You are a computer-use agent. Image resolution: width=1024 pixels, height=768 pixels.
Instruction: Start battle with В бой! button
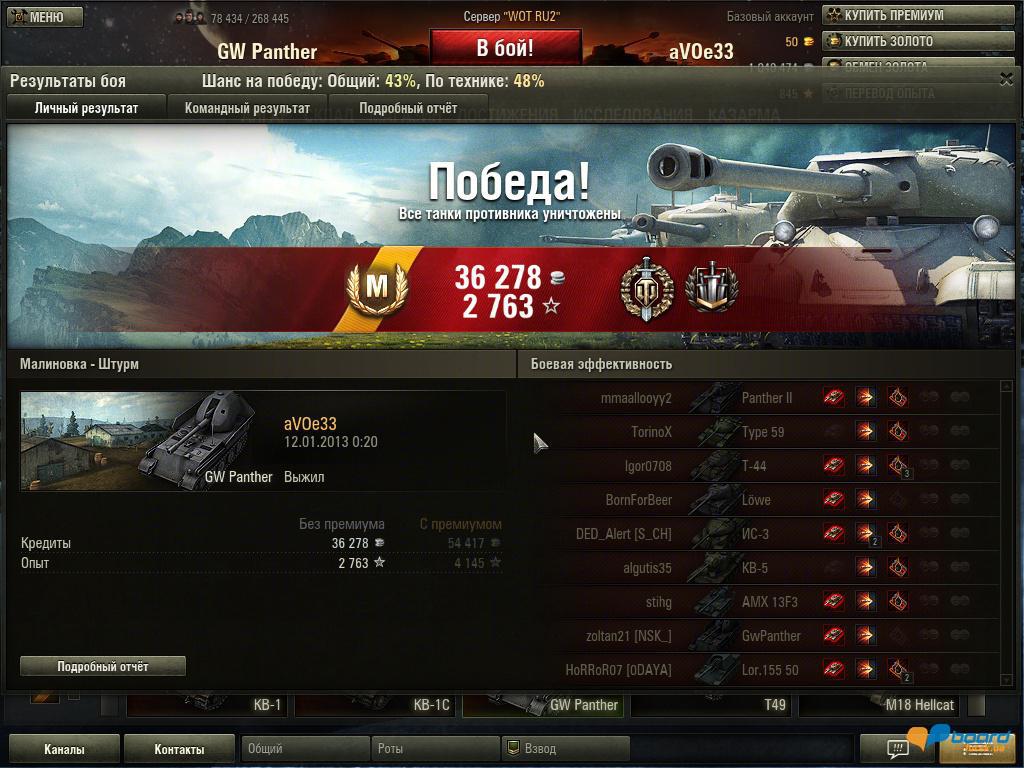505,48
